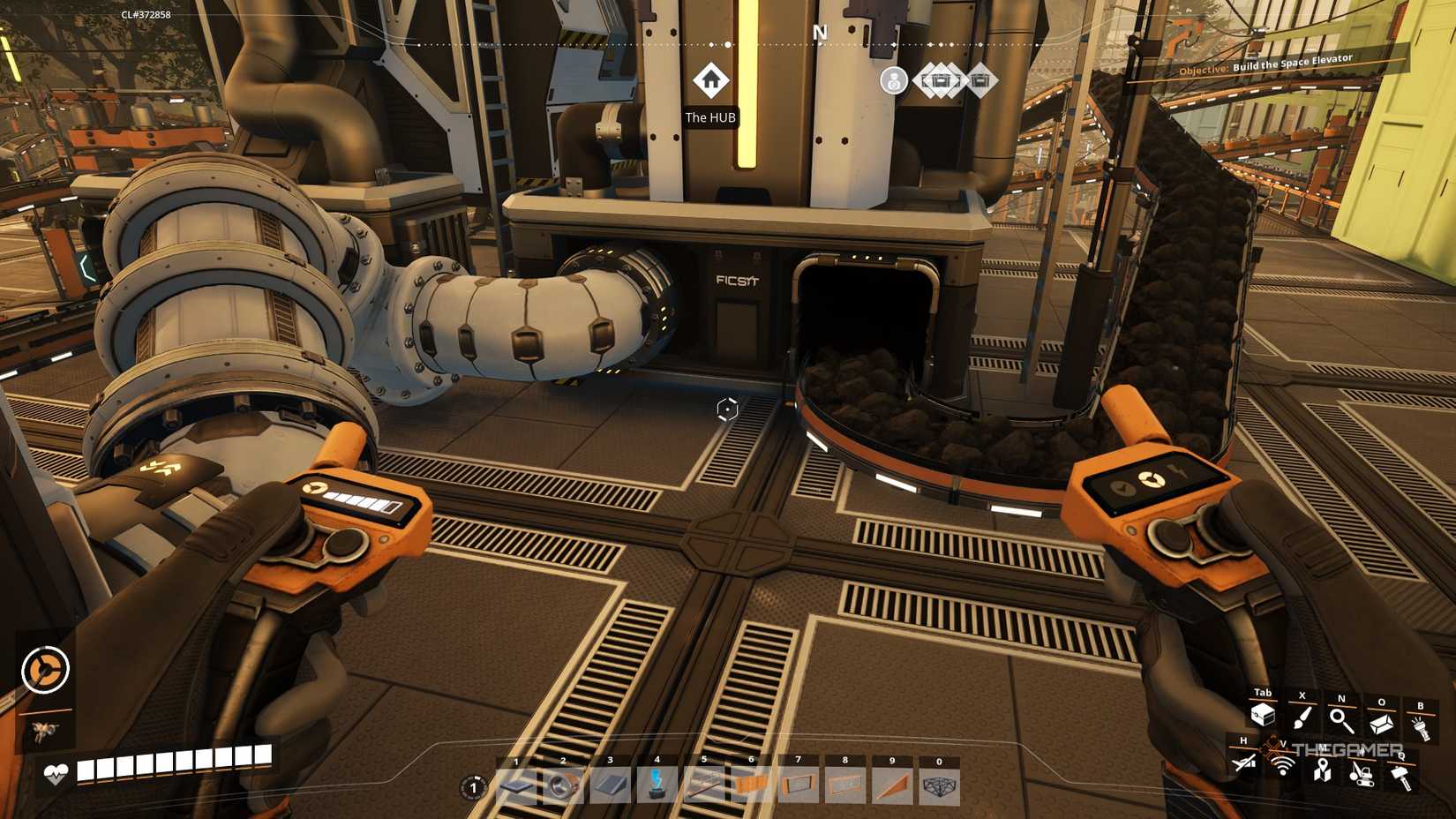Select the orange wall in hotbar slot 6
1456x819 pixels.
click(750, 785)
